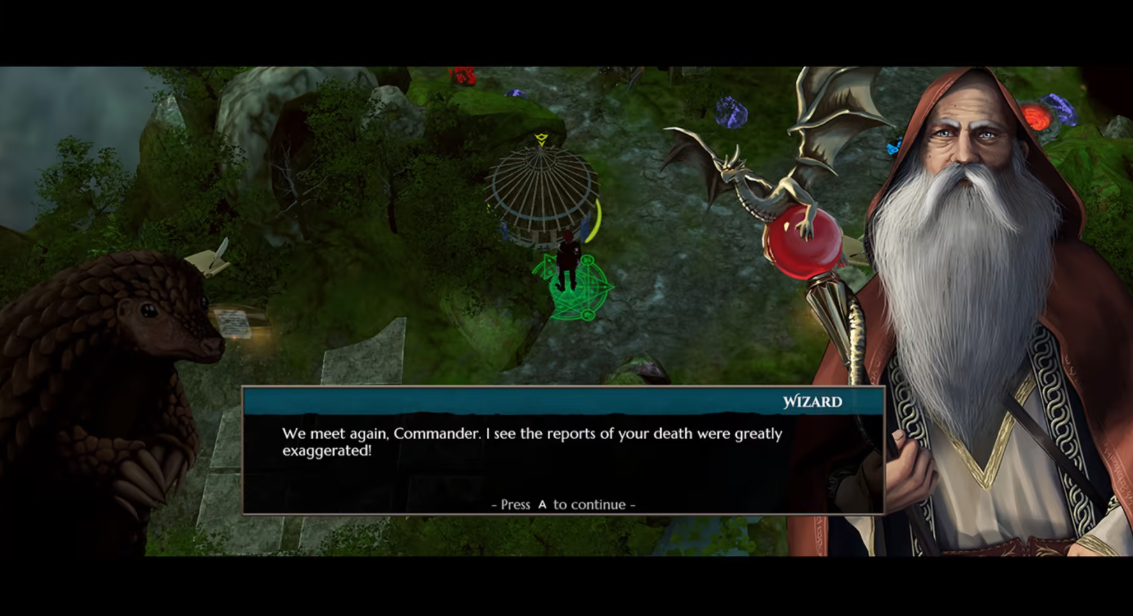The width and height of the screenshot is (1133, 616).
Task: Click the Wizard dialogue box to advance
Action: click(562, 452)
